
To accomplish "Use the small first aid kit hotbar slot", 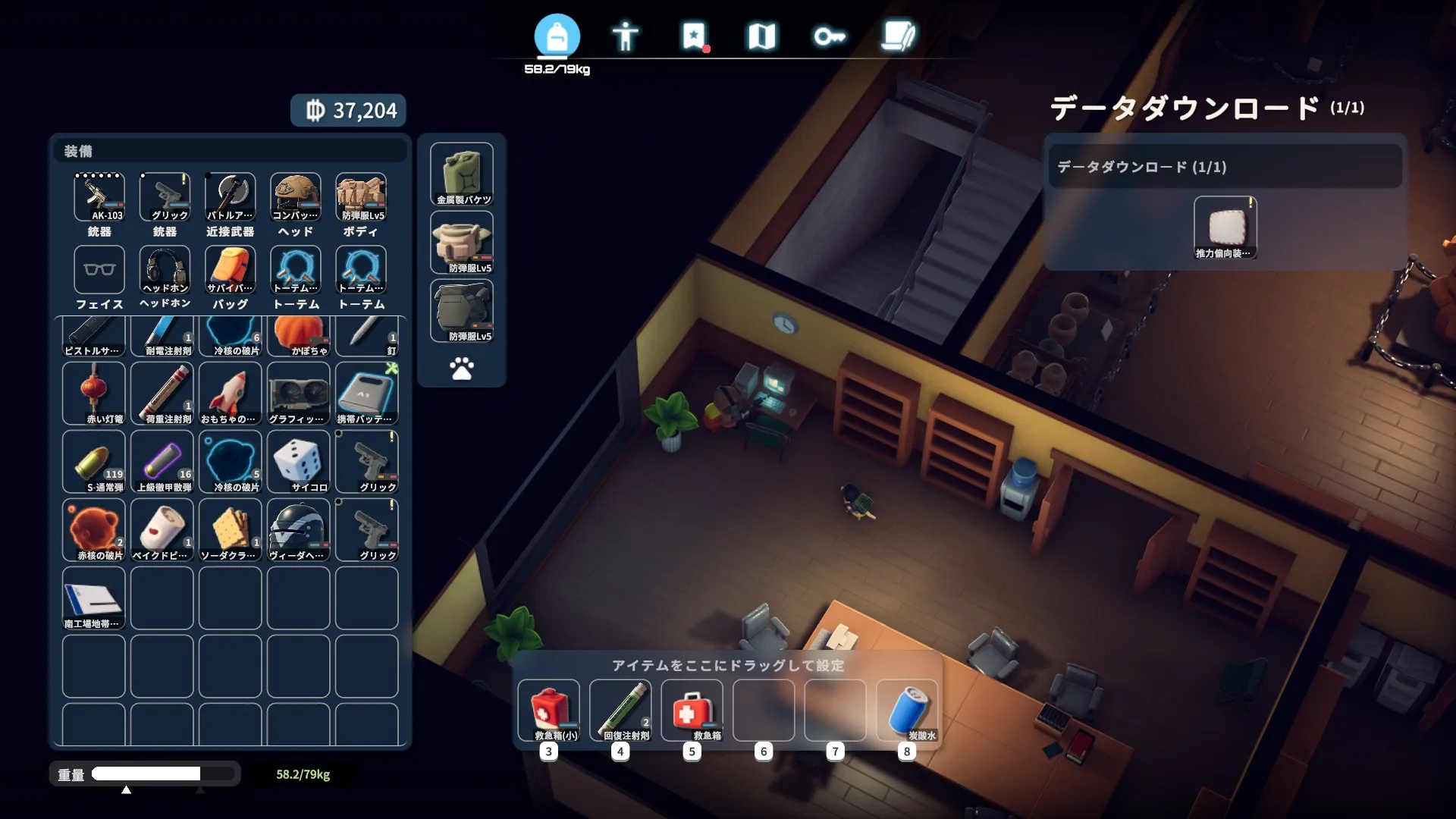I will 549,711.
